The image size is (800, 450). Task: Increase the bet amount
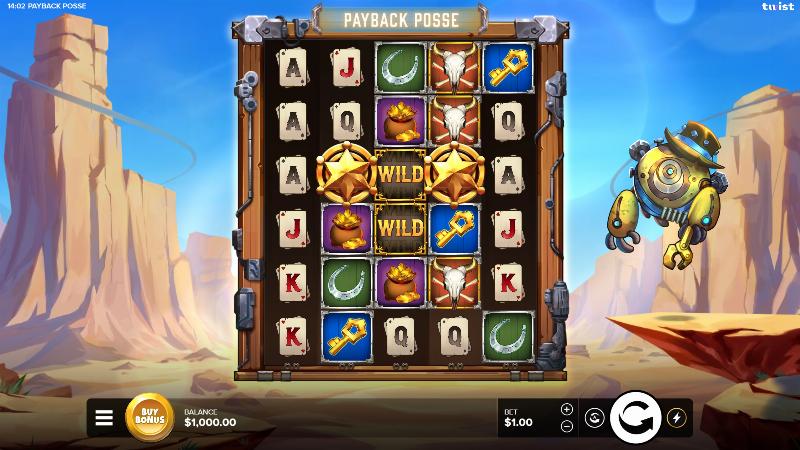[567, 409]
